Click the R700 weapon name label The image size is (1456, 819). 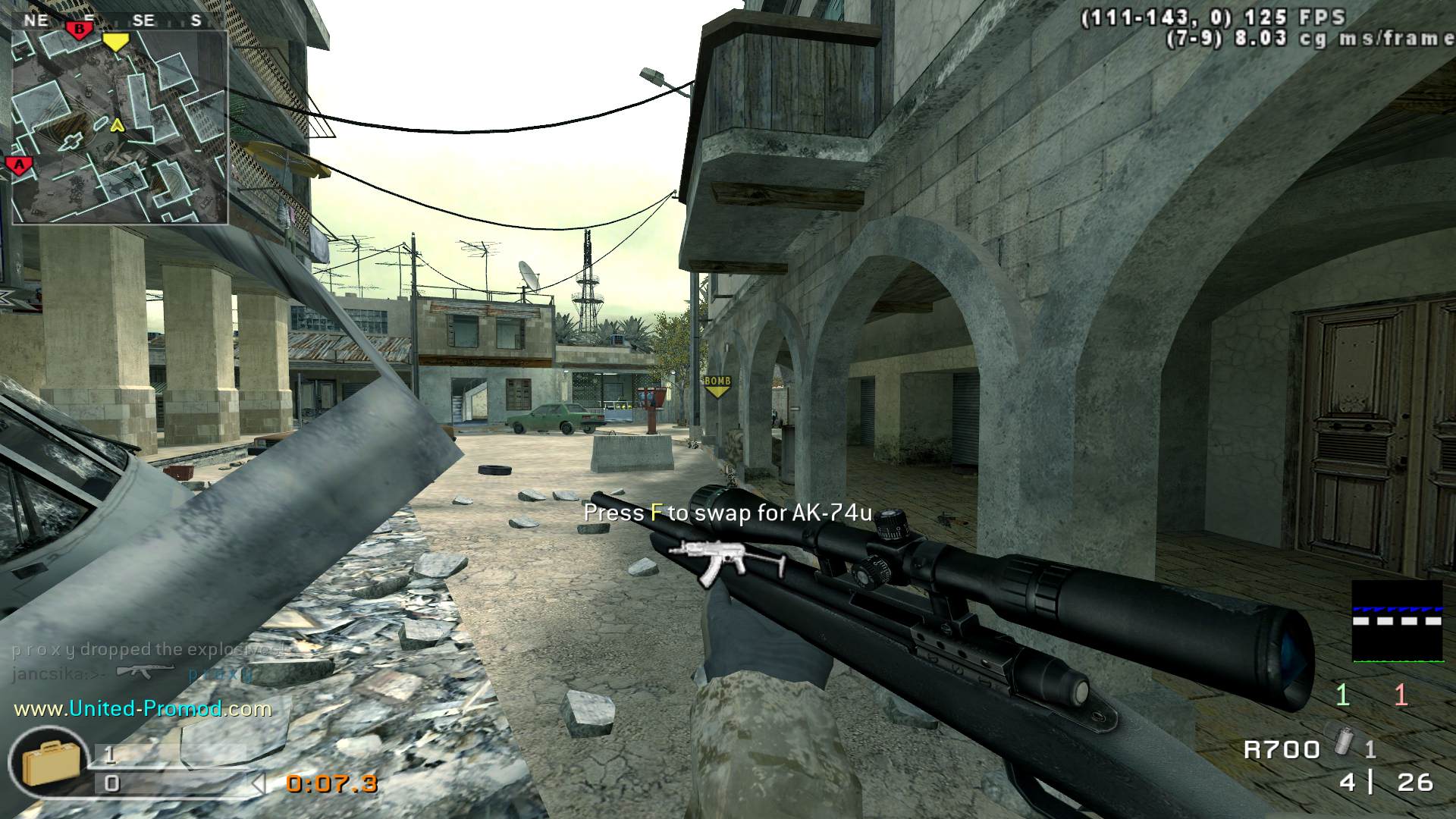1282,750
